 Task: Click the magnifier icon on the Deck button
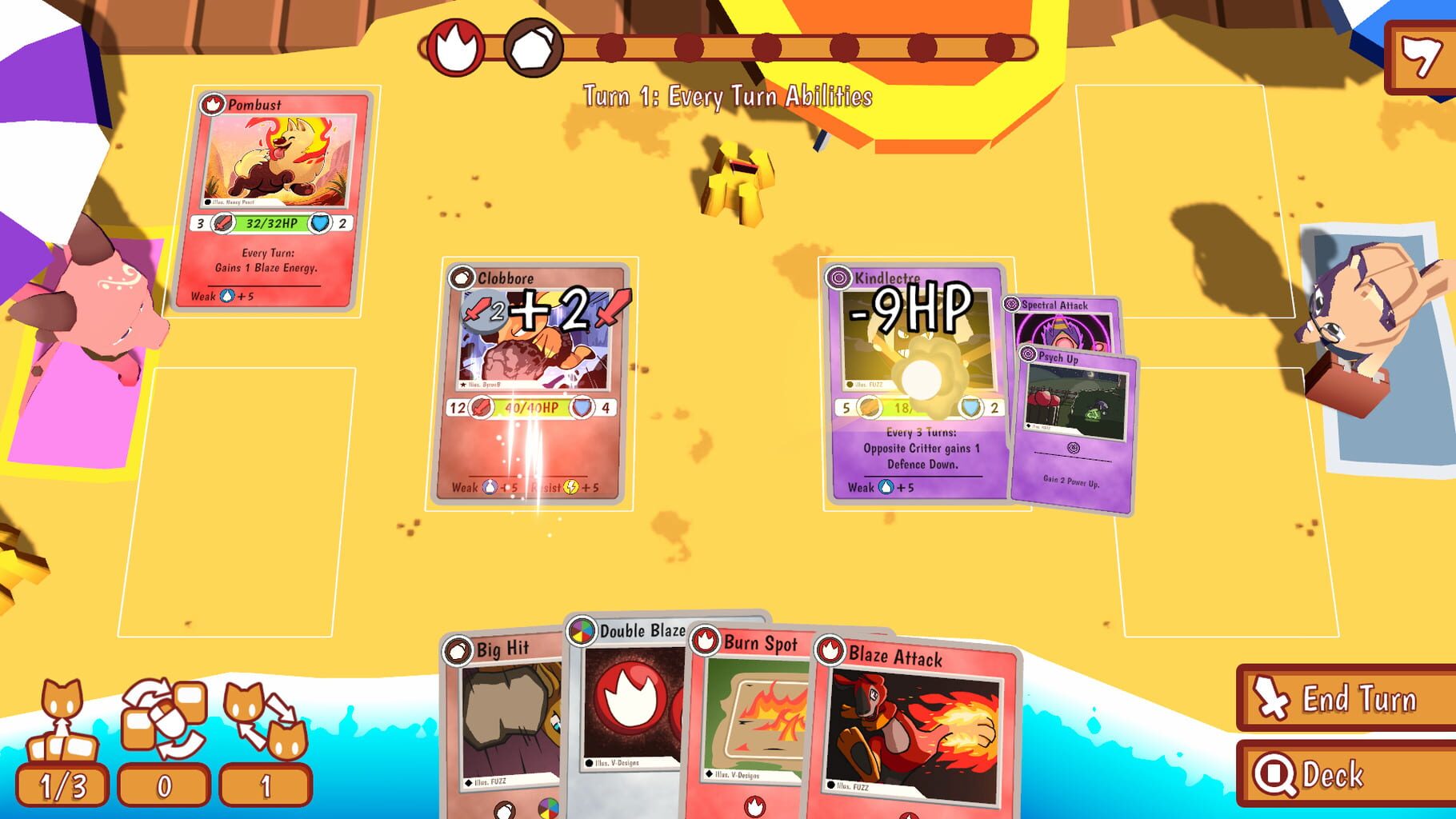[x=1274, y=774]
